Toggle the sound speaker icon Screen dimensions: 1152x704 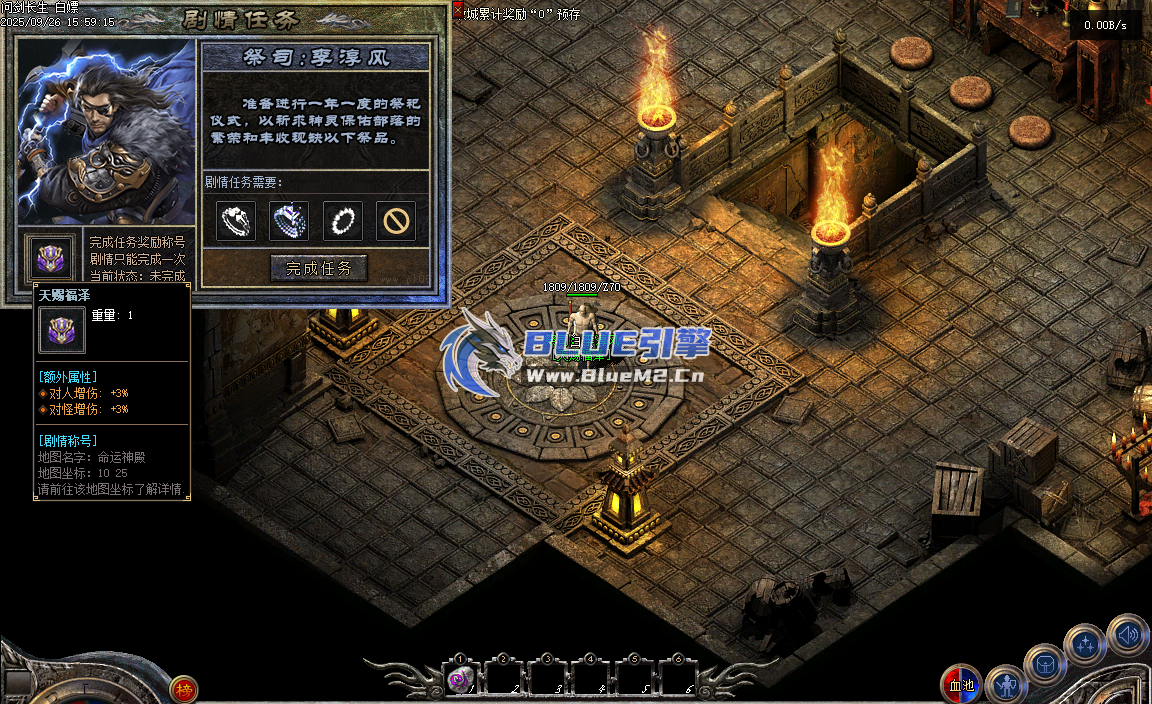[1127, 634]
